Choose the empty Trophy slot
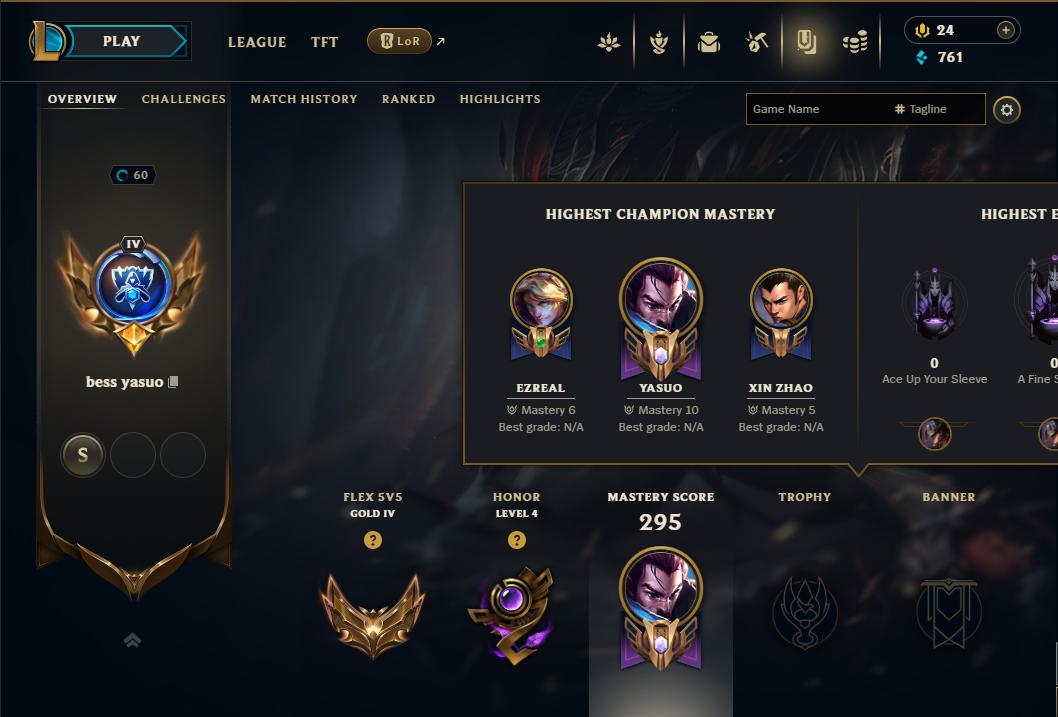Image resolution: width=1058 pixels, height=717 pixels. [x=805, y=612]
